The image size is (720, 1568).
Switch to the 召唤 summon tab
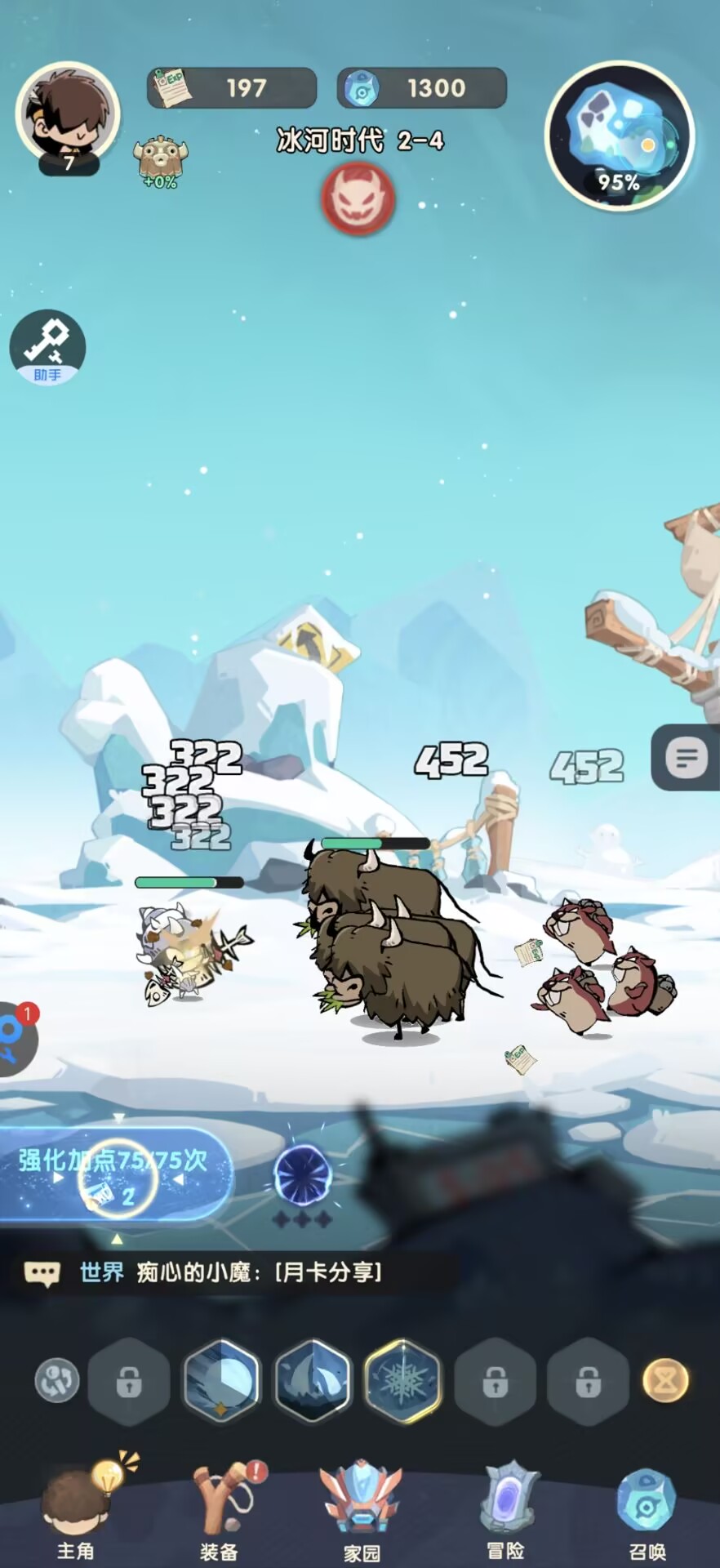(647, 1511)
